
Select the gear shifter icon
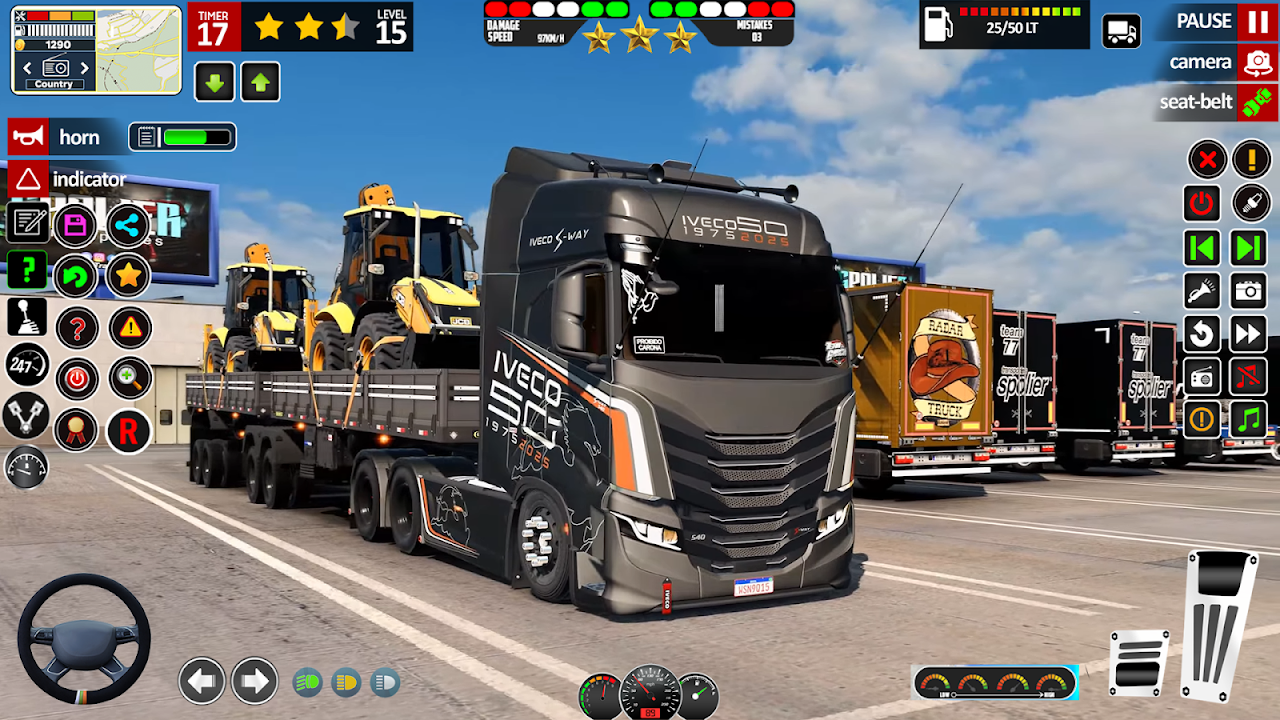pyautogui.click(x=26, y=319)
